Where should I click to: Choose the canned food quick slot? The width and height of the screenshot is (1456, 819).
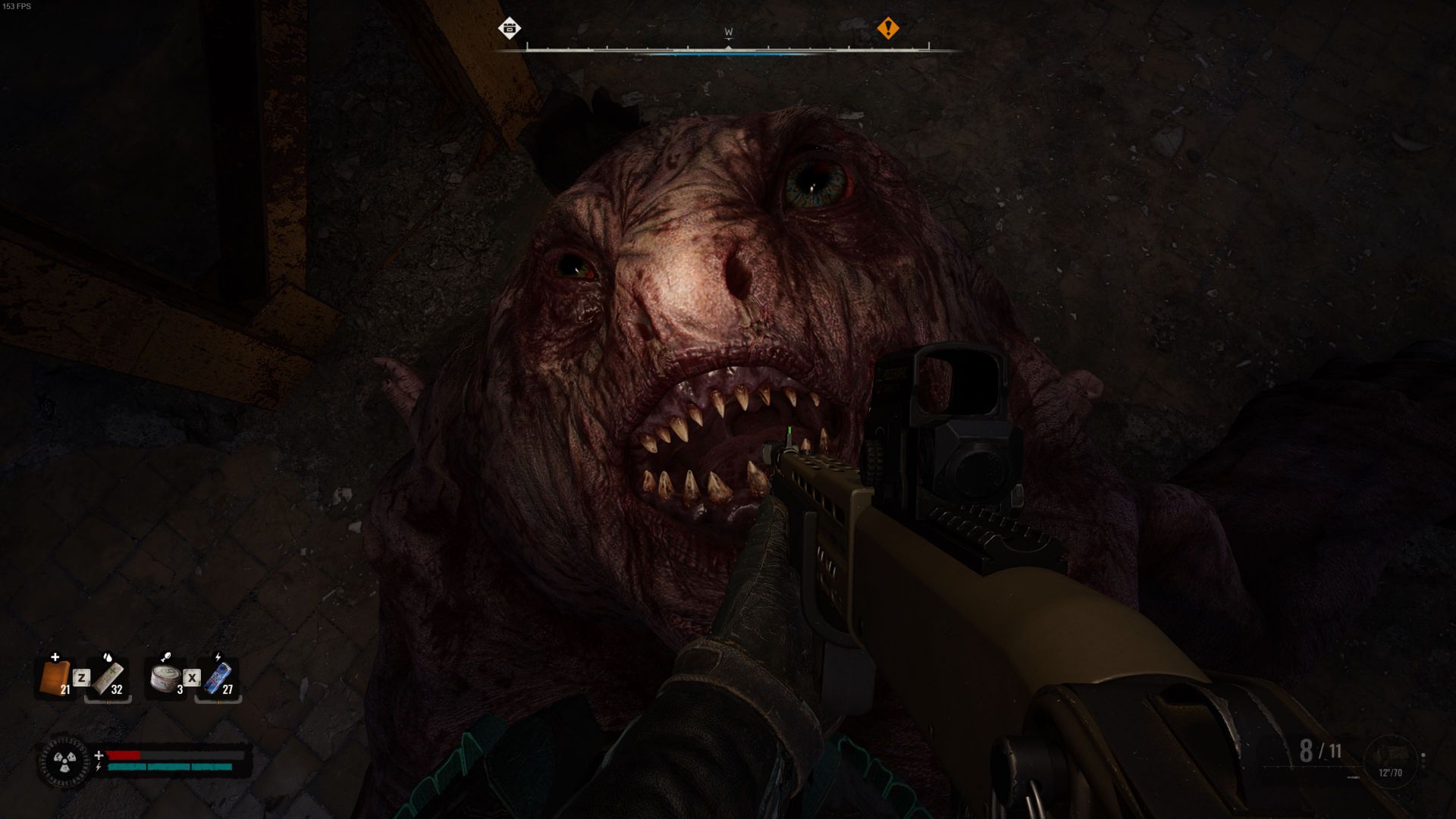coord(165,677)
